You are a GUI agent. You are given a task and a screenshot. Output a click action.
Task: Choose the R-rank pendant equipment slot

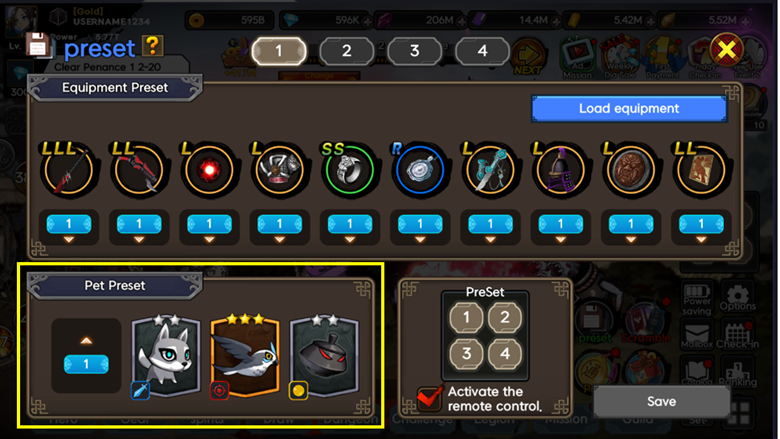pyautogui.click(x=419, y=173)
